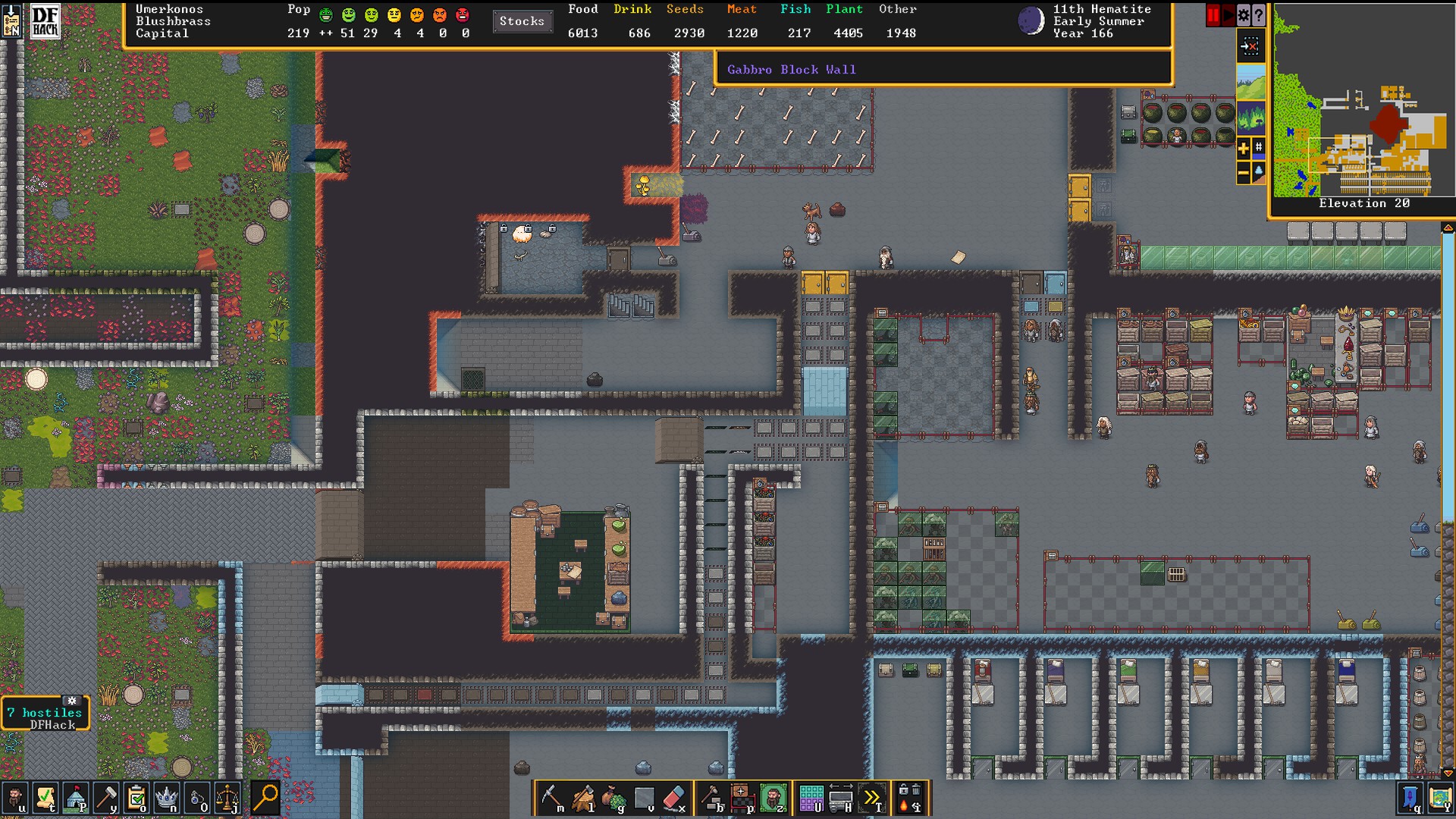Open the places tent icon
Viewport: 1456px width, 819px height.
pyautogui.click(x=76, y=798)
